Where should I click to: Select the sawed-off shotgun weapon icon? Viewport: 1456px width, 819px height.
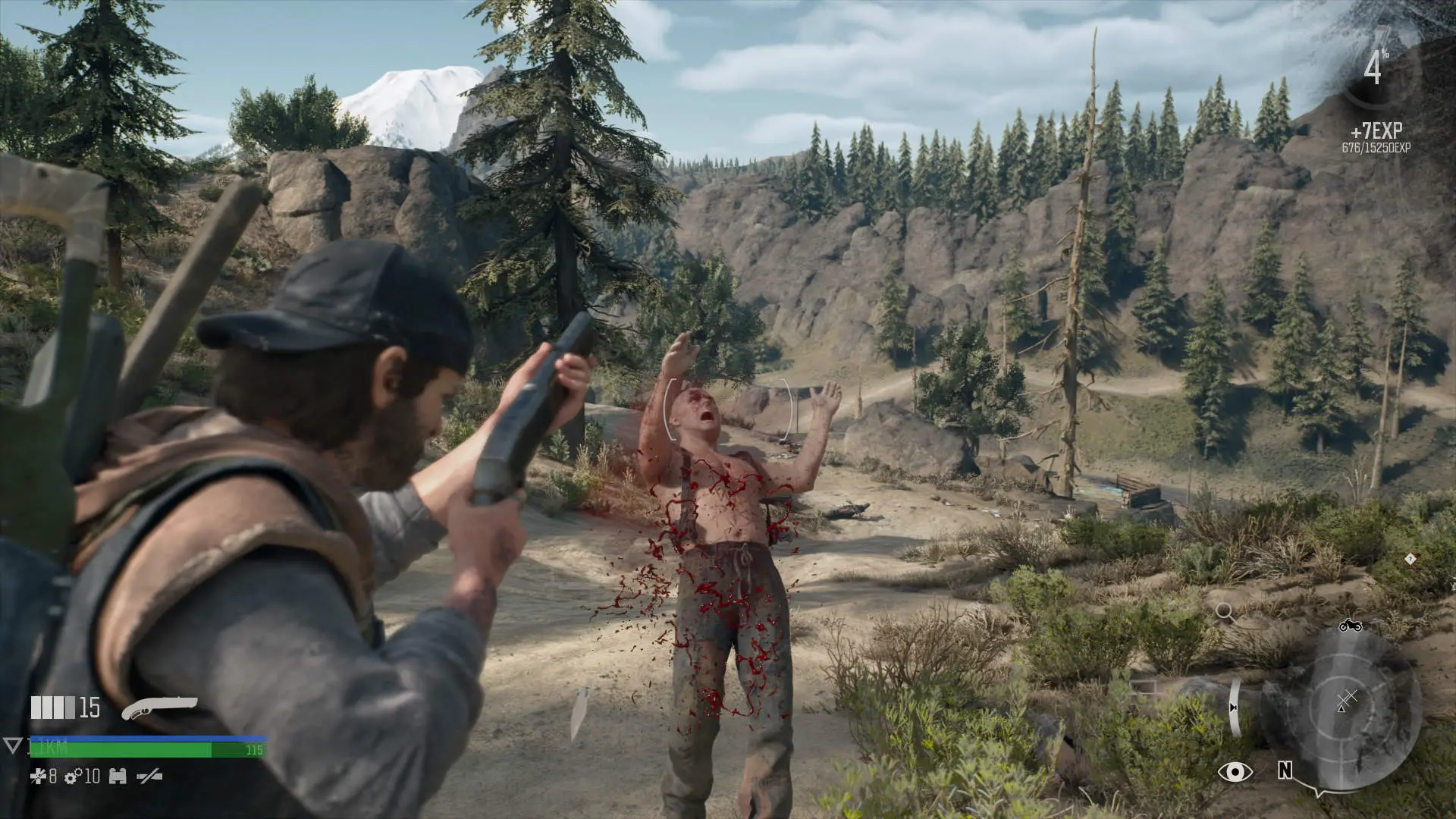(159, 706)
